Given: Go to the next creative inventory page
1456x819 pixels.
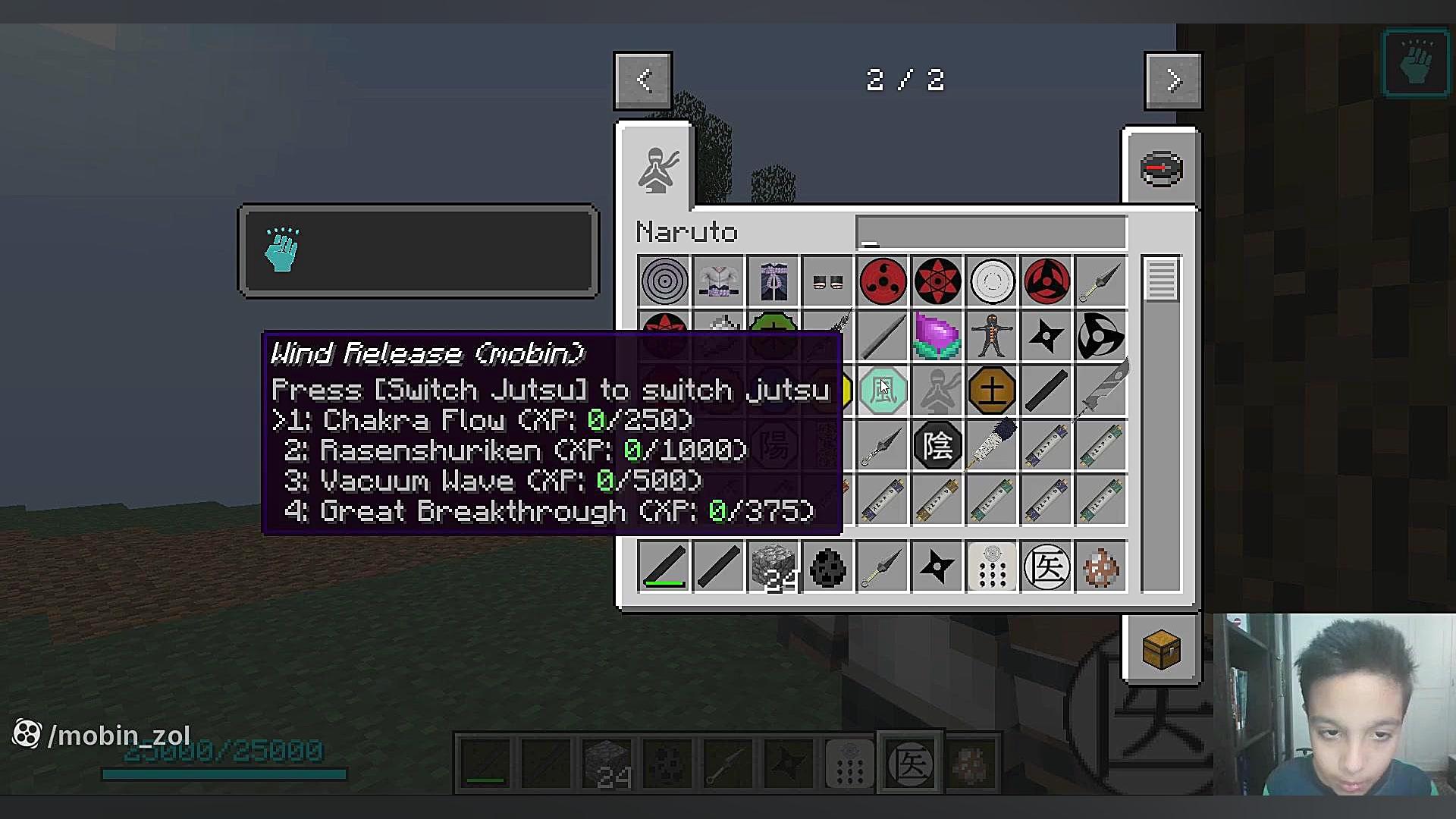Looking at the screenshot, I should pyautogui.click(x=1173, y=80).
